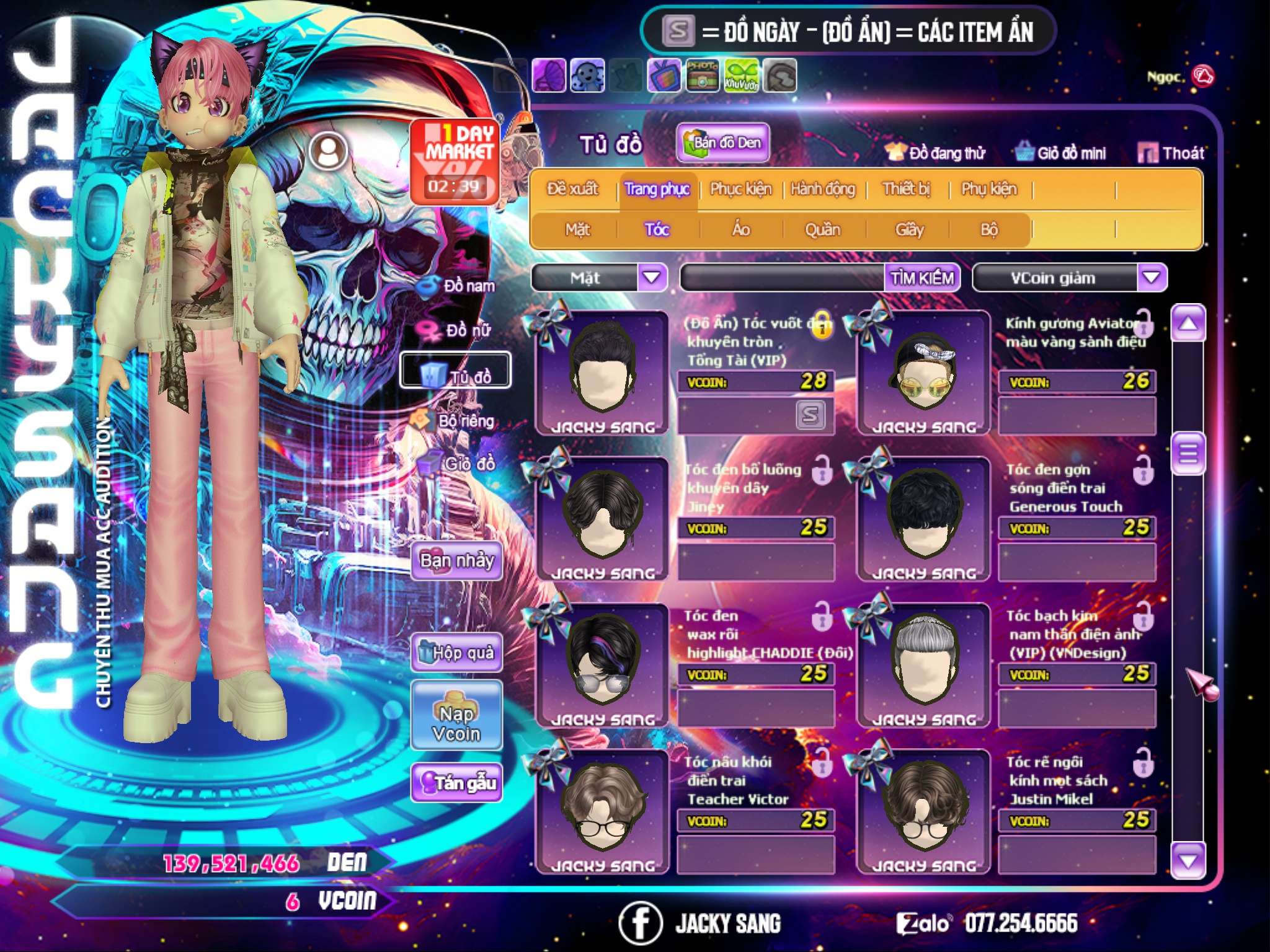The height and width of the screenshot is (952, 1270).
Task: Select the Áo subcategory
Action: [x=741, y=230]
